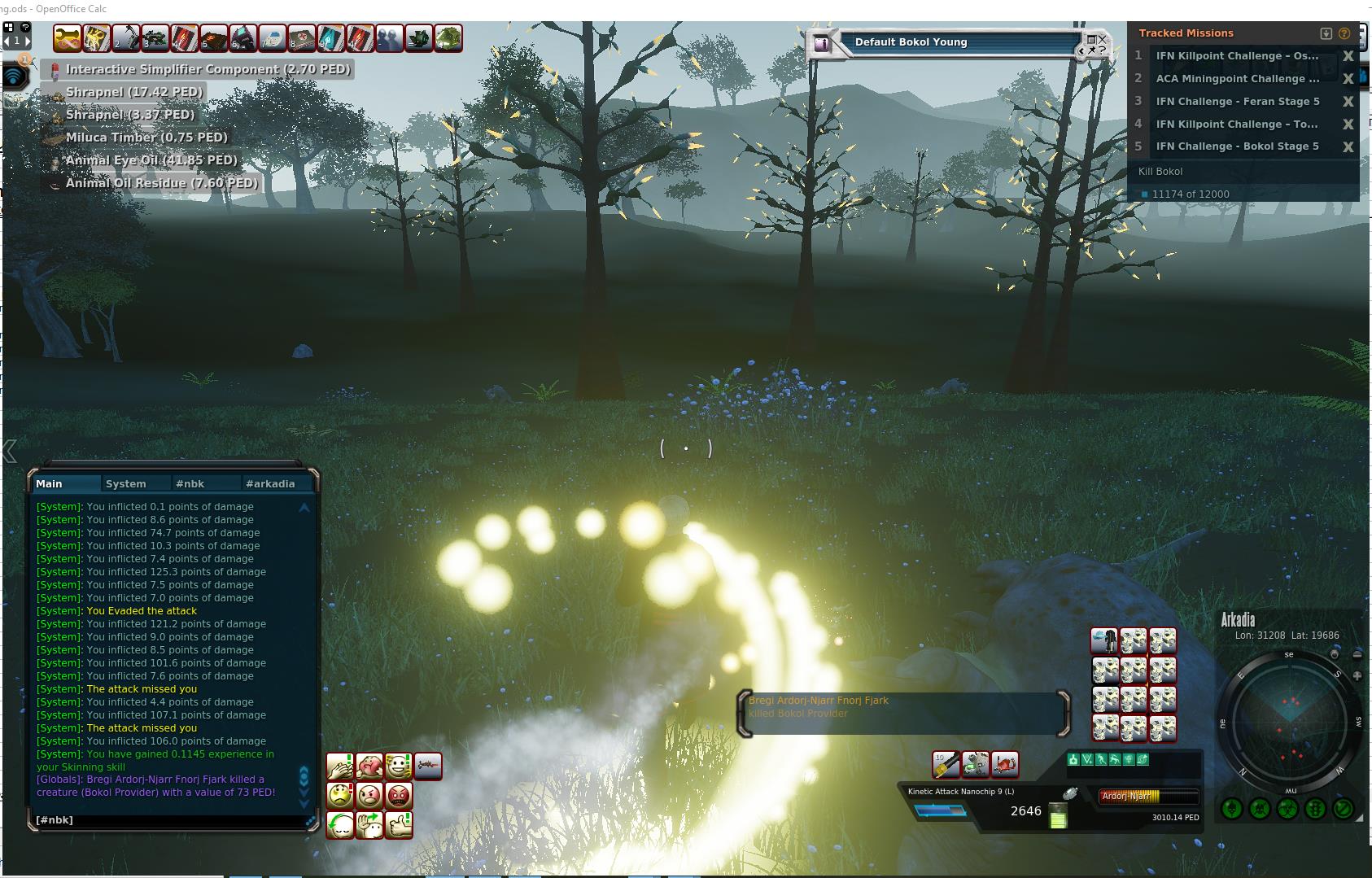Trigger the clapping hands emote
The height and width of the screenshot is (878, 1372).
[x=340, y=766]
